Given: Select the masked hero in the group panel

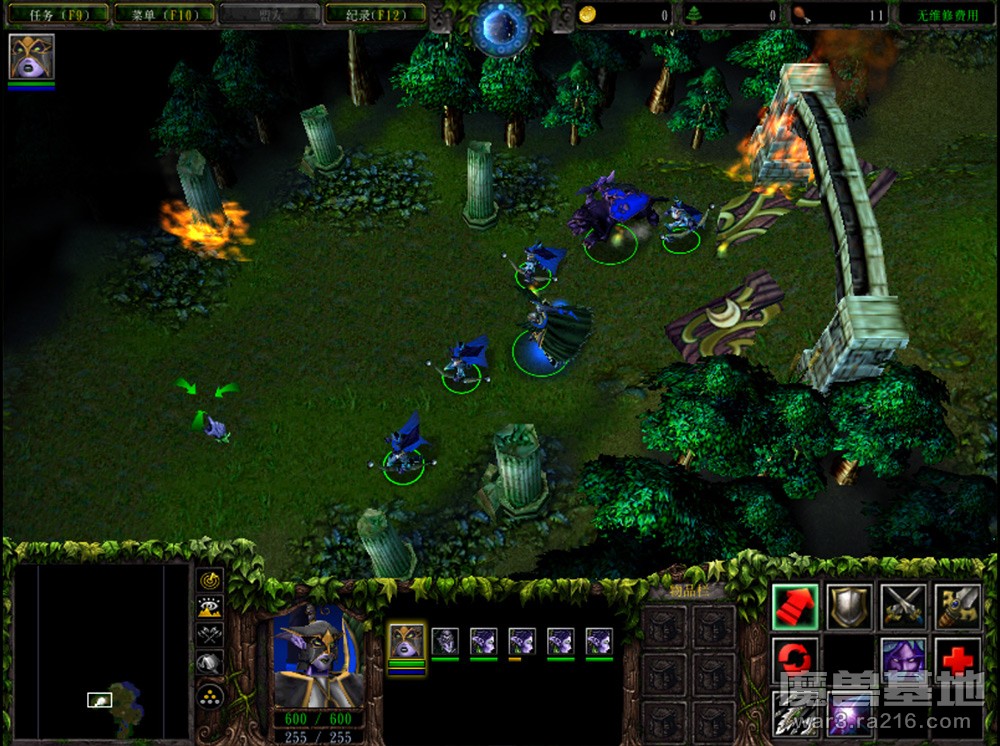Looking at the screenshot, I should (406, 641).
